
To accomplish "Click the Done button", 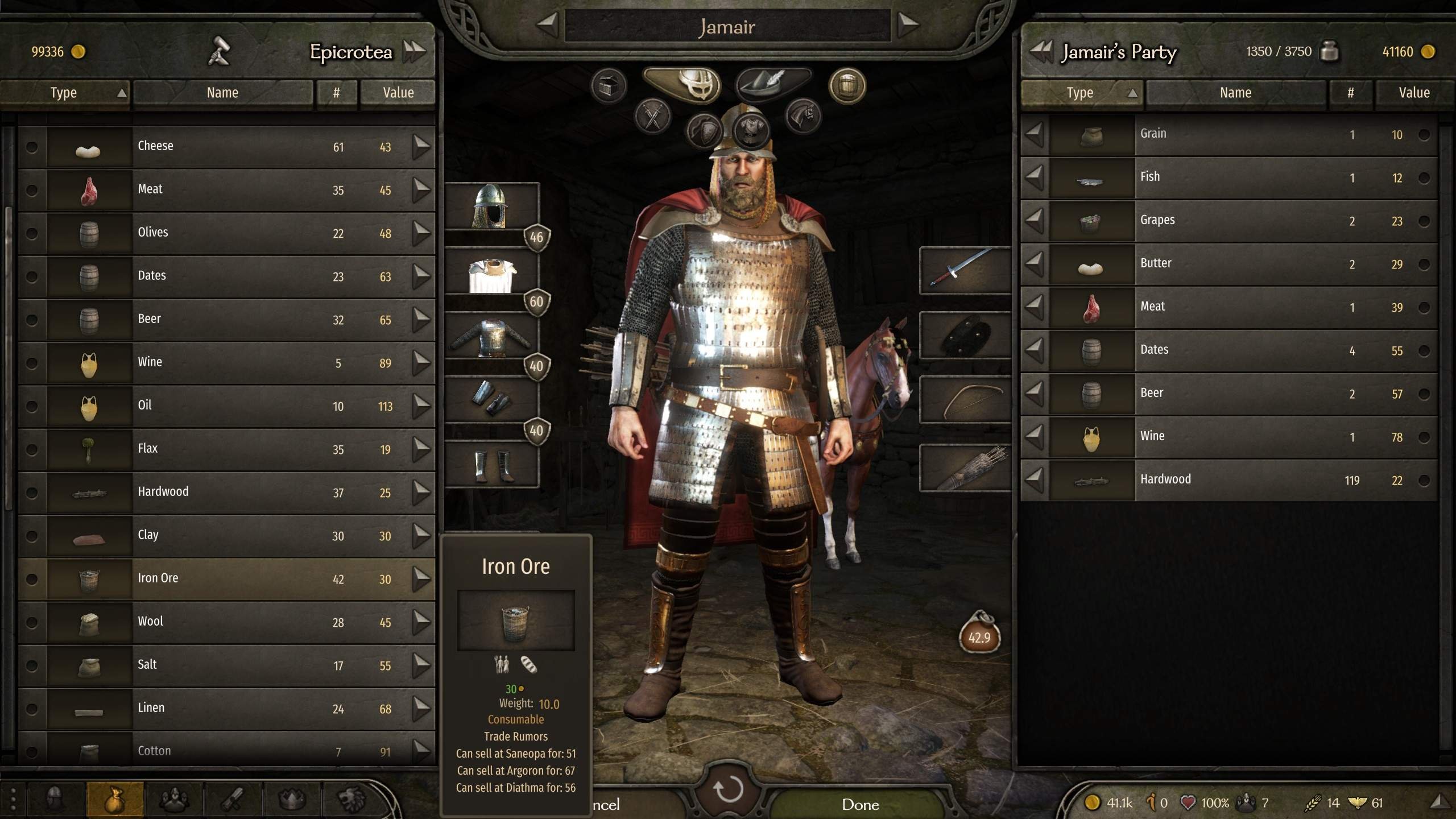I will [x=860, y=804].
